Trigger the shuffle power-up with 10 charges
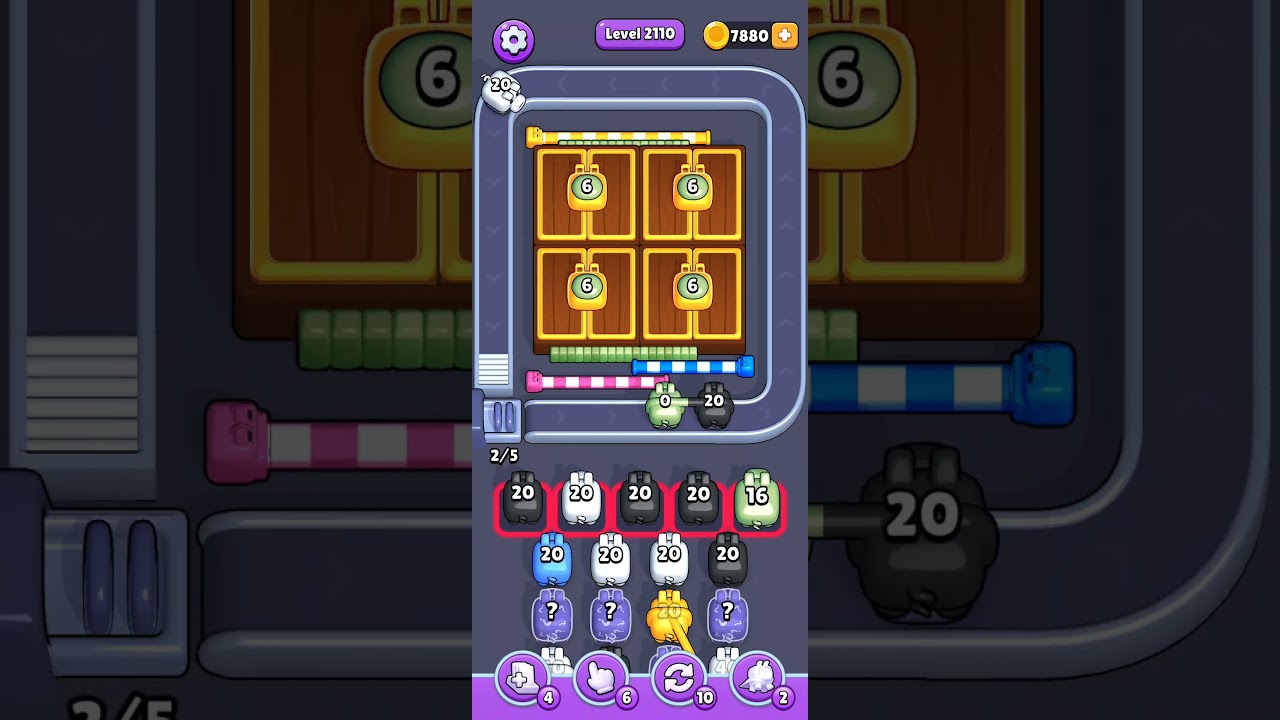Screen dimensions: 1280x720 point(680,677)
